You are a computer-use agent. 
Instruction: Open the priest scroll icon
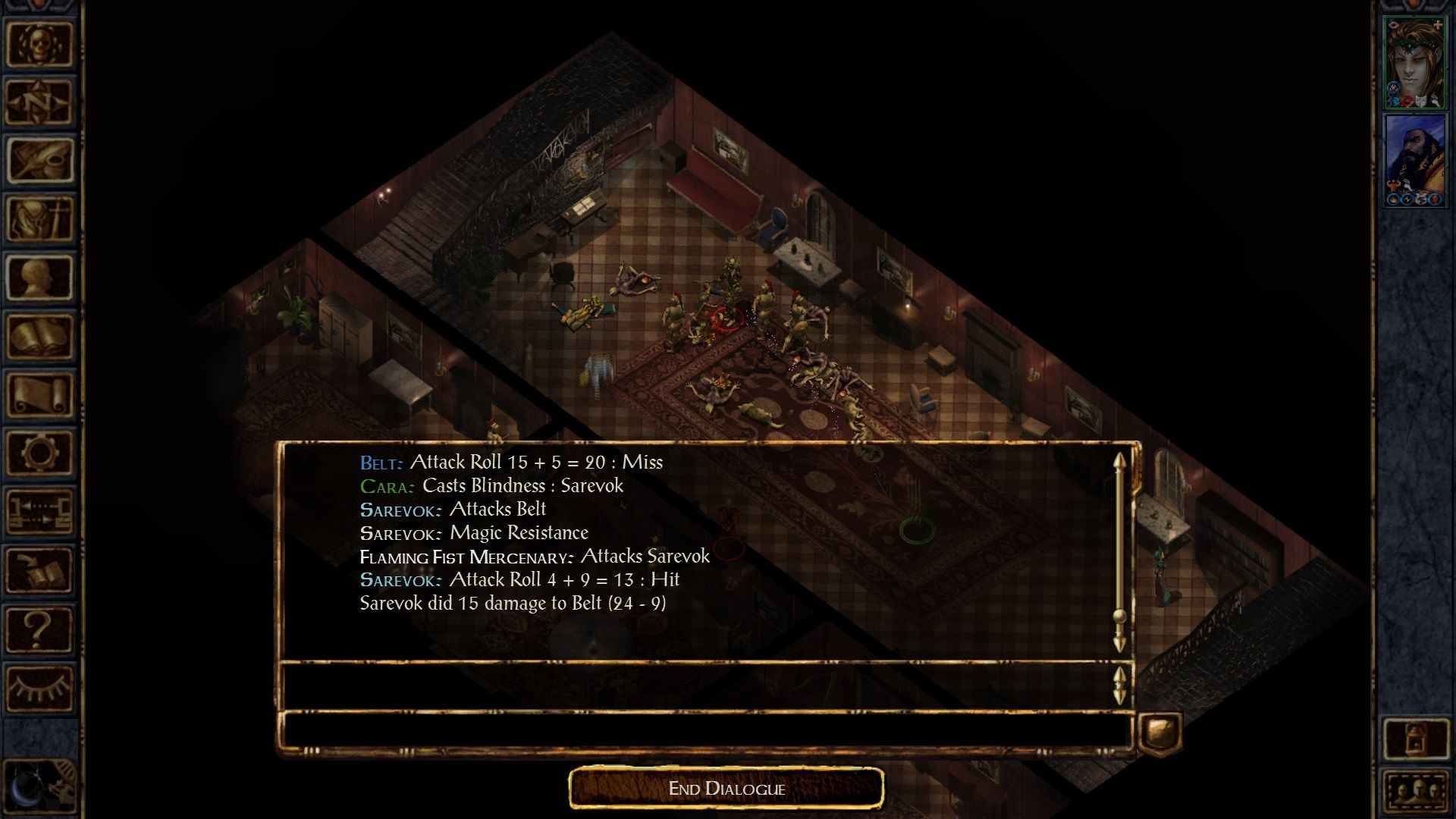pos(39,394)
